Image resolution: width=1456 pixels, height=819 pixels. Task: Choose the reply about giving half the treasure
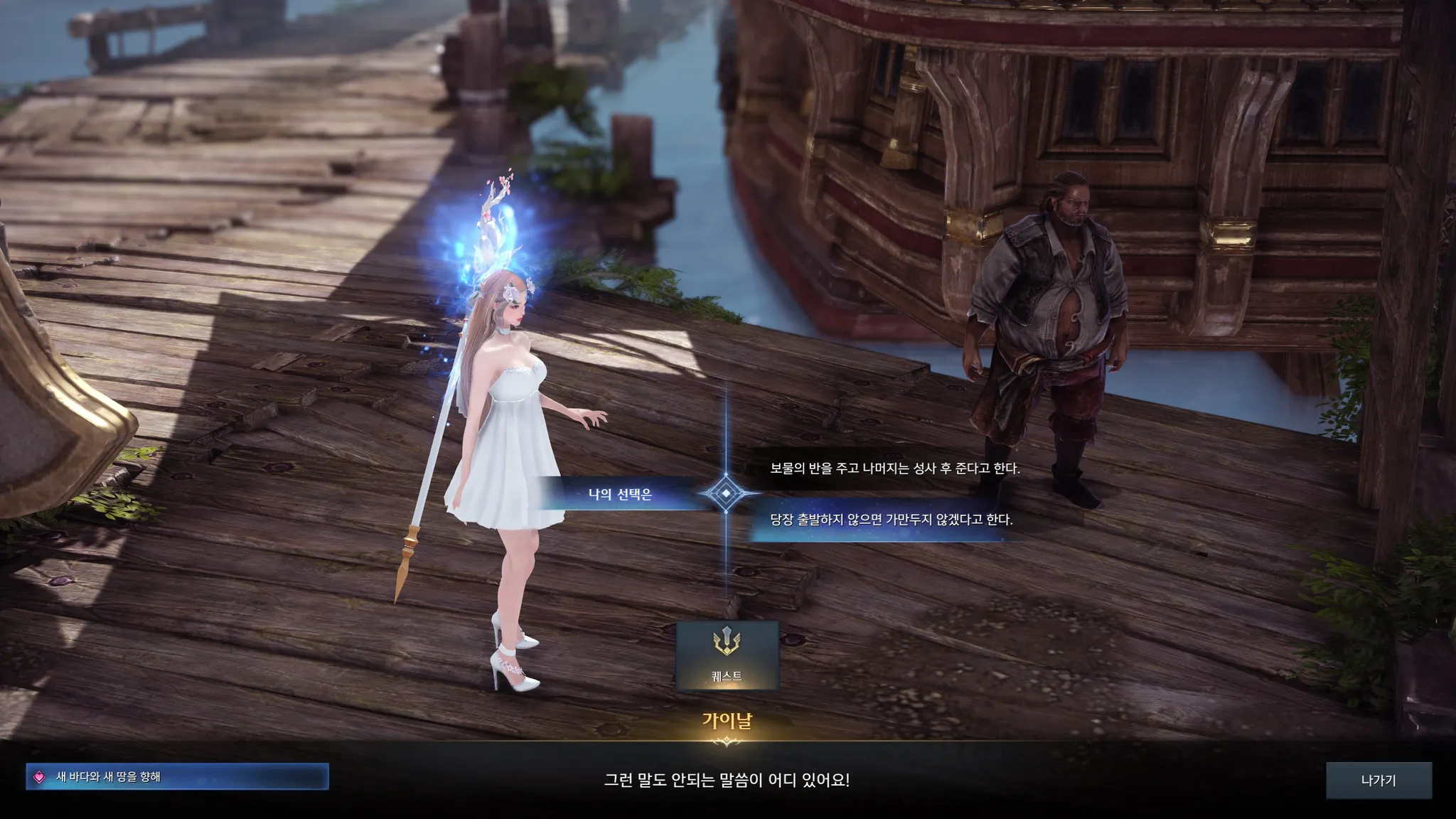coord(894,469)
